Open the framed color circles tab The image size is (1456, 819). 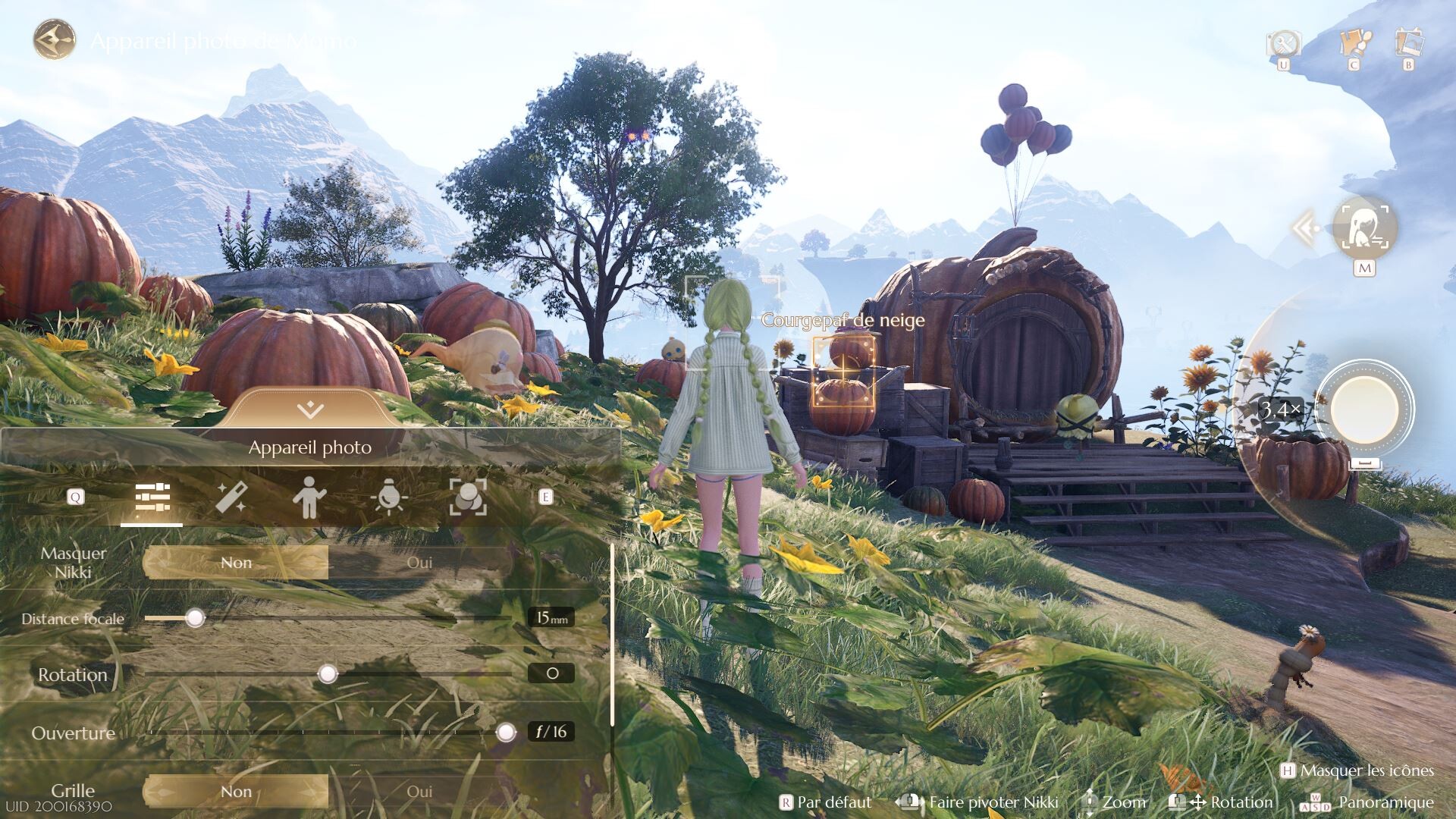tap(468, 498)
